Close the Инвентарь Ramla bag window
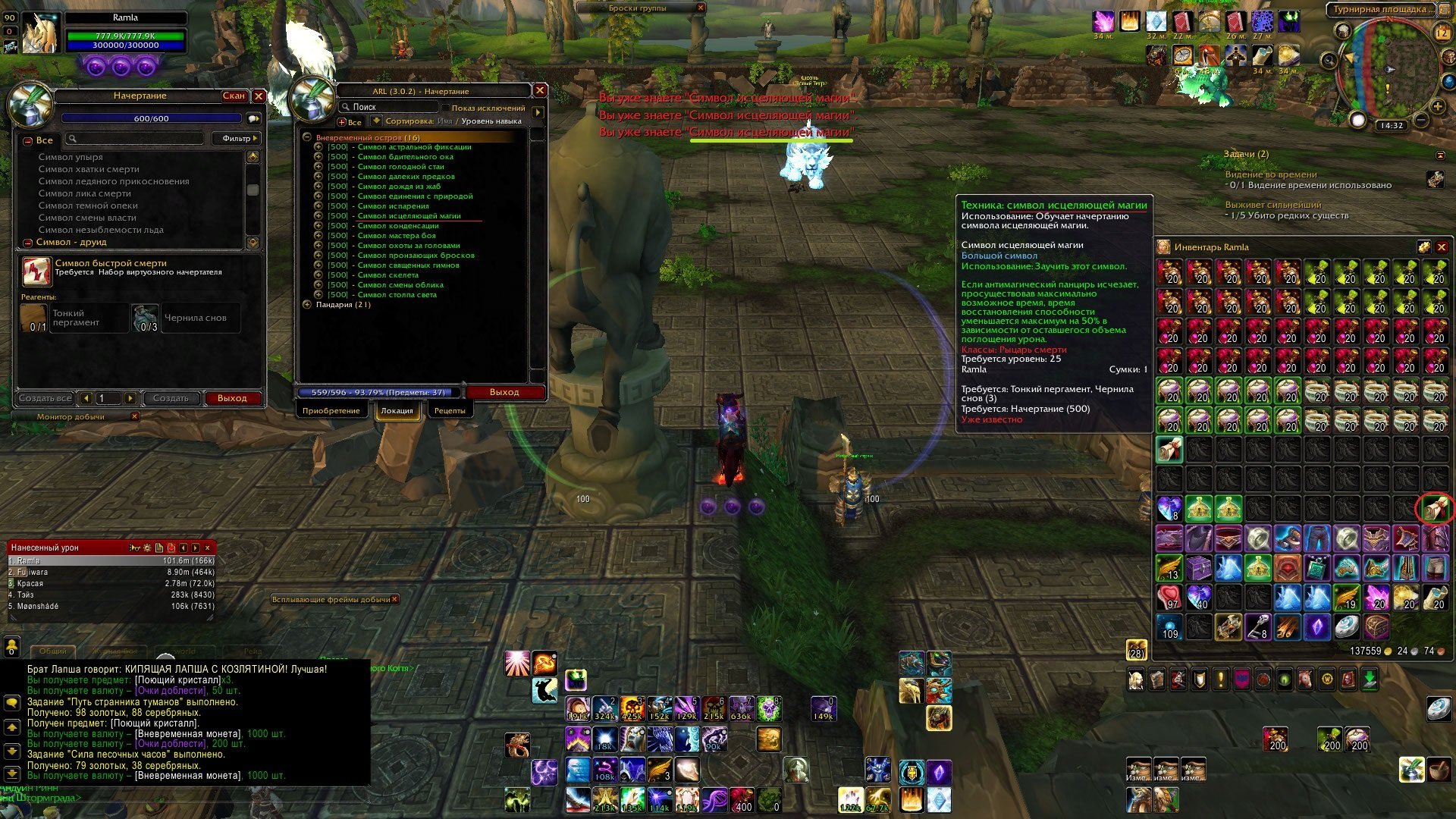Screen dimensions: 1456x819 coord(1442,247)
